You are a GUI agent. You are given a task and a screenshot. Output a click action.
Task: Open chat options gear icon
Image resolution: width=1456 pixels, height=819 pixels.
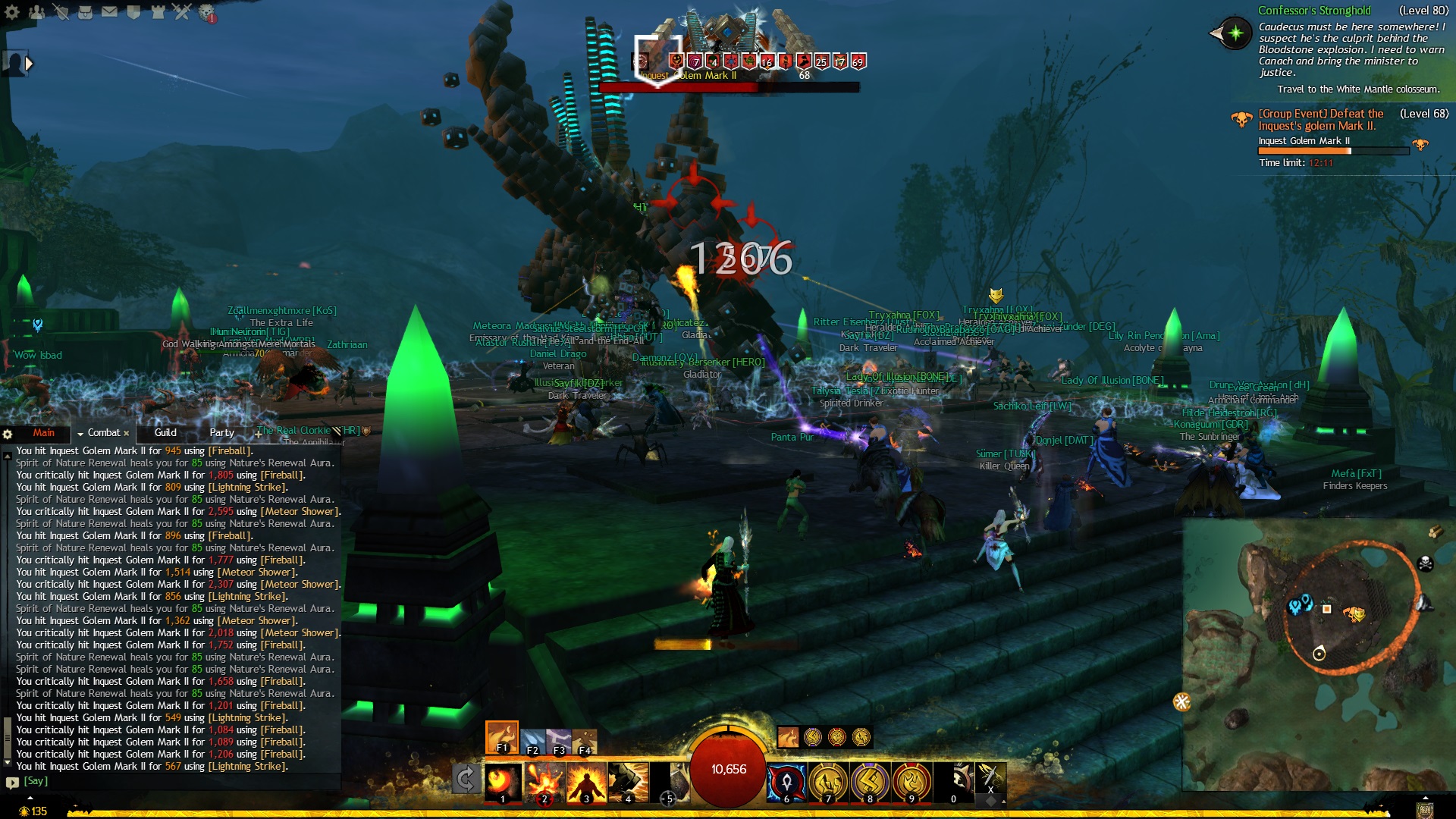(8, 434)
